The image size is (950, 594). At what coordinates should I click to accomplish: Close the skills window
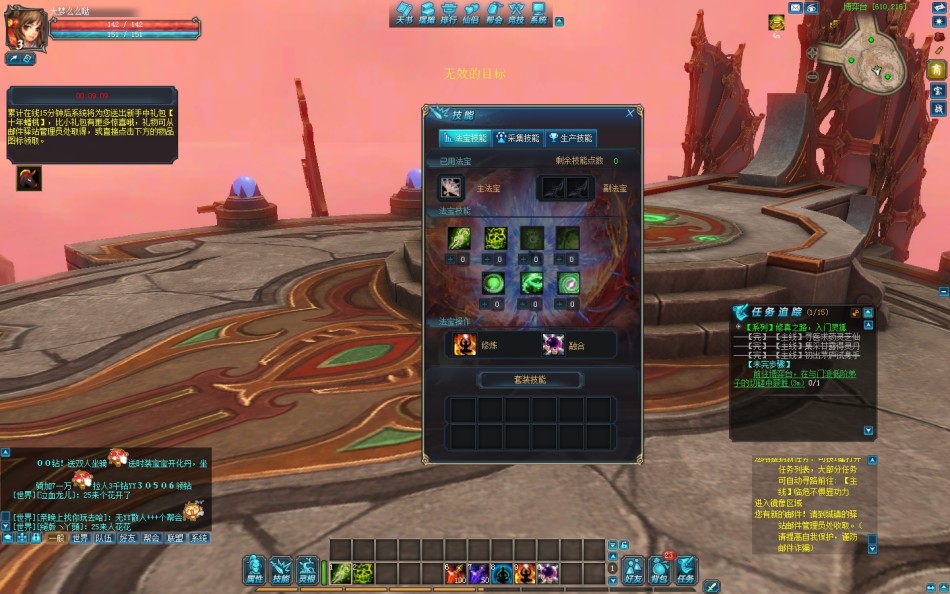tap(630, 114)
